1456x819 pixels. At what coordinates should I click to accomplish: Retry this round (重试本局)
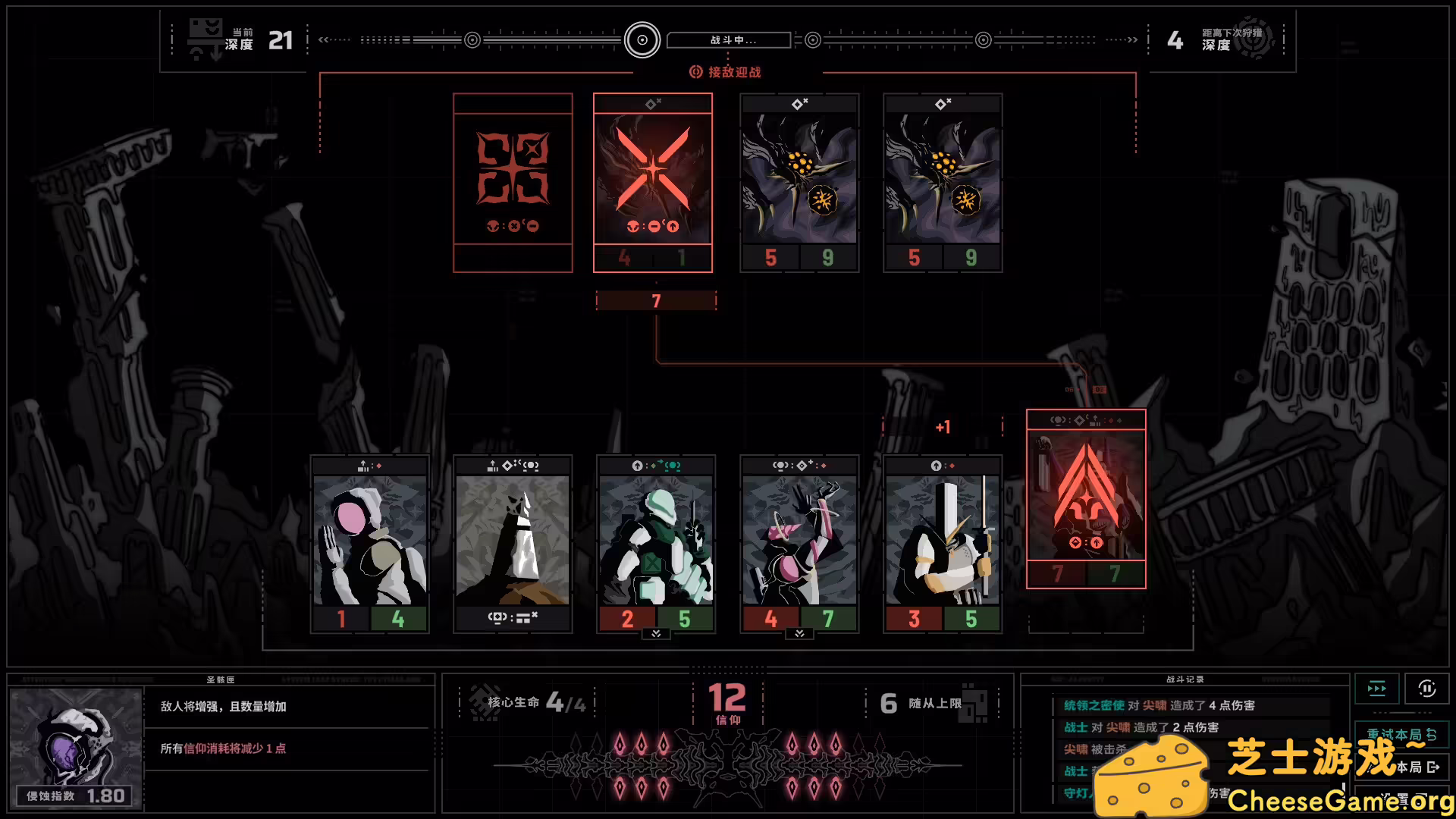pyautogui.click(x=1401, y=734)
